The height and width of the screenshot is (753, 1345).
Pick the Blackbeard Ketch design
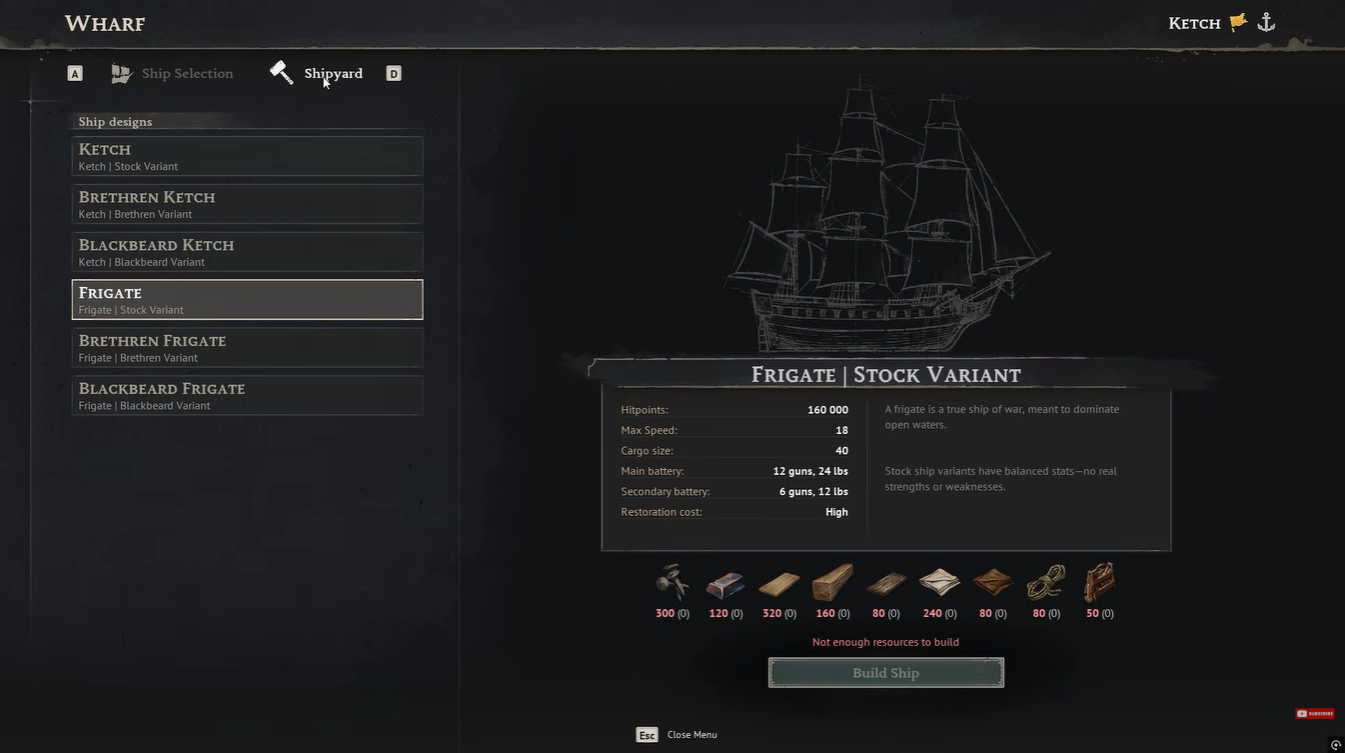(247, 252)
